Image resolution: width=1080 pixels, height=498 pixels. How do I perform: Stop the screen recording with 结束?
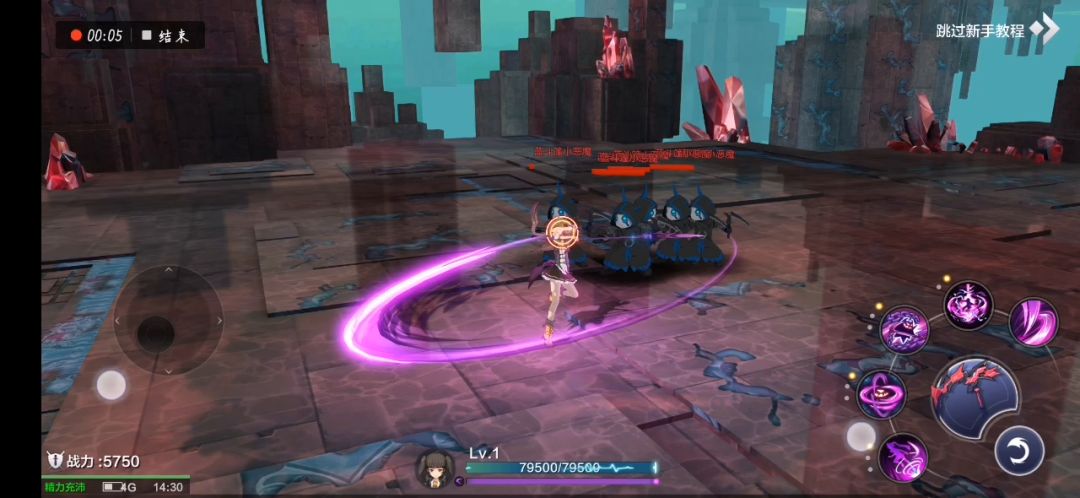pyautogui.click(x=166, y=36)
